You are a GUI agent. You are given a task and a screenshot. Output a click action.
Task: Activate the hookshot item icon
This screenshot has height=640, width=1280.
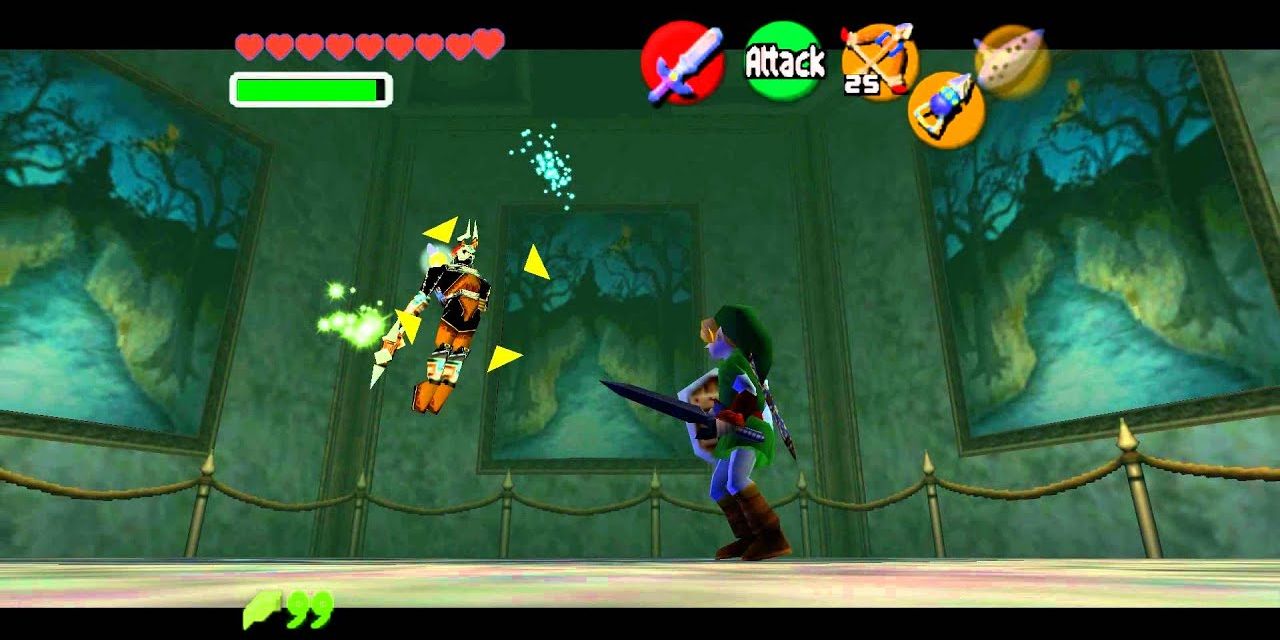pos(945,110)
